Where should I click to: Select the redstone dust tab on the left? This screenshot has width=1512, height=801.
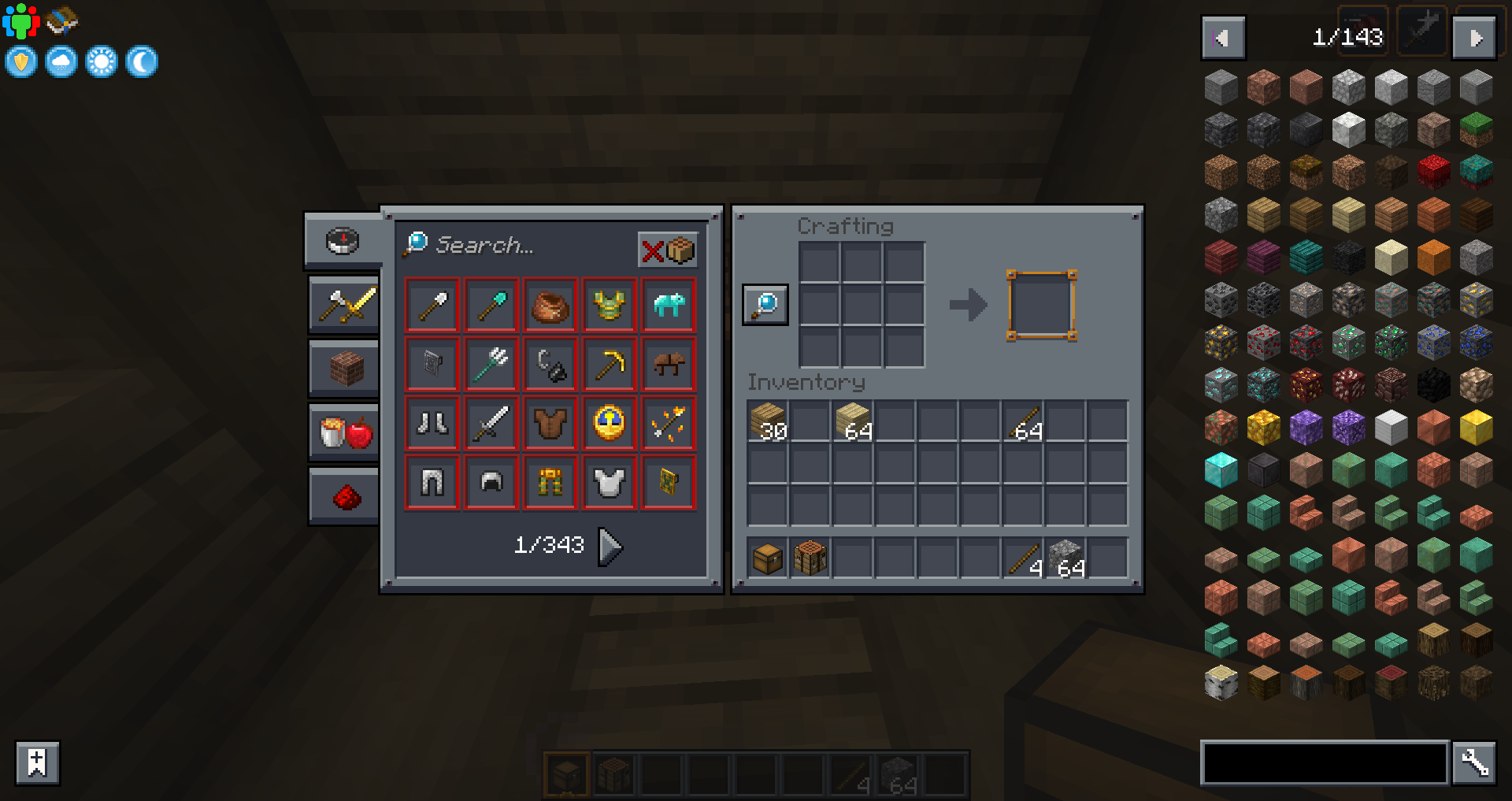click(342, 495)
